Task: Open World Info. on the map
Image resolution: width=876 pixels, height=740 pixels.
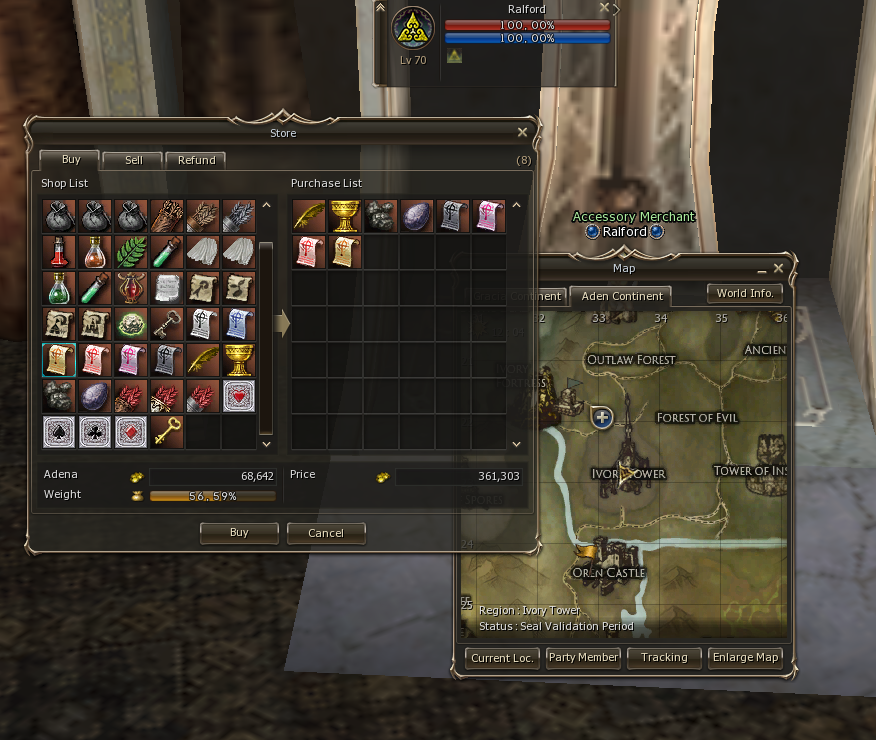Action: (x=745, y=294)
